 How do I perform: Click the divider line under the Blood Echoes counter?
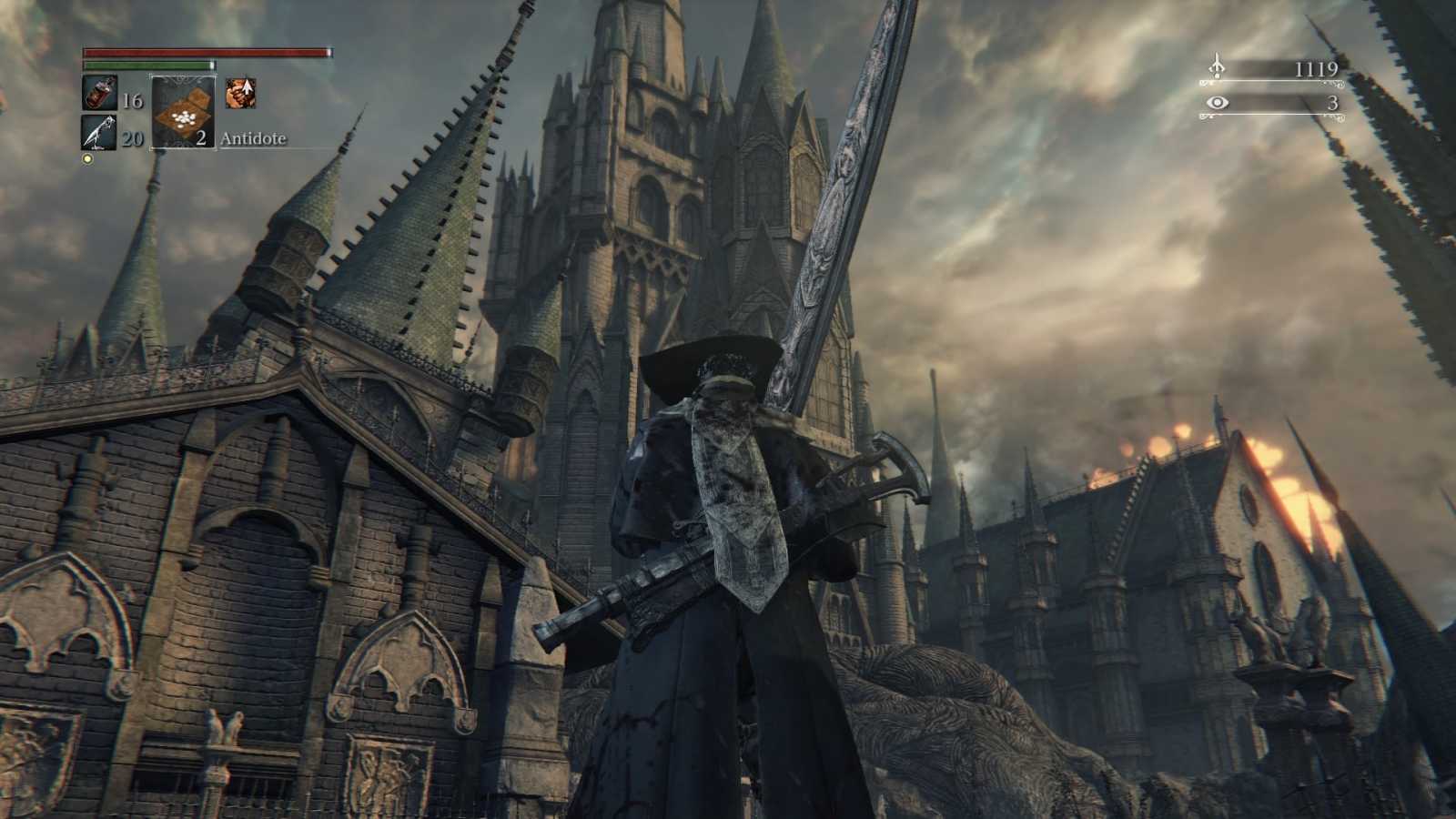1269,83
